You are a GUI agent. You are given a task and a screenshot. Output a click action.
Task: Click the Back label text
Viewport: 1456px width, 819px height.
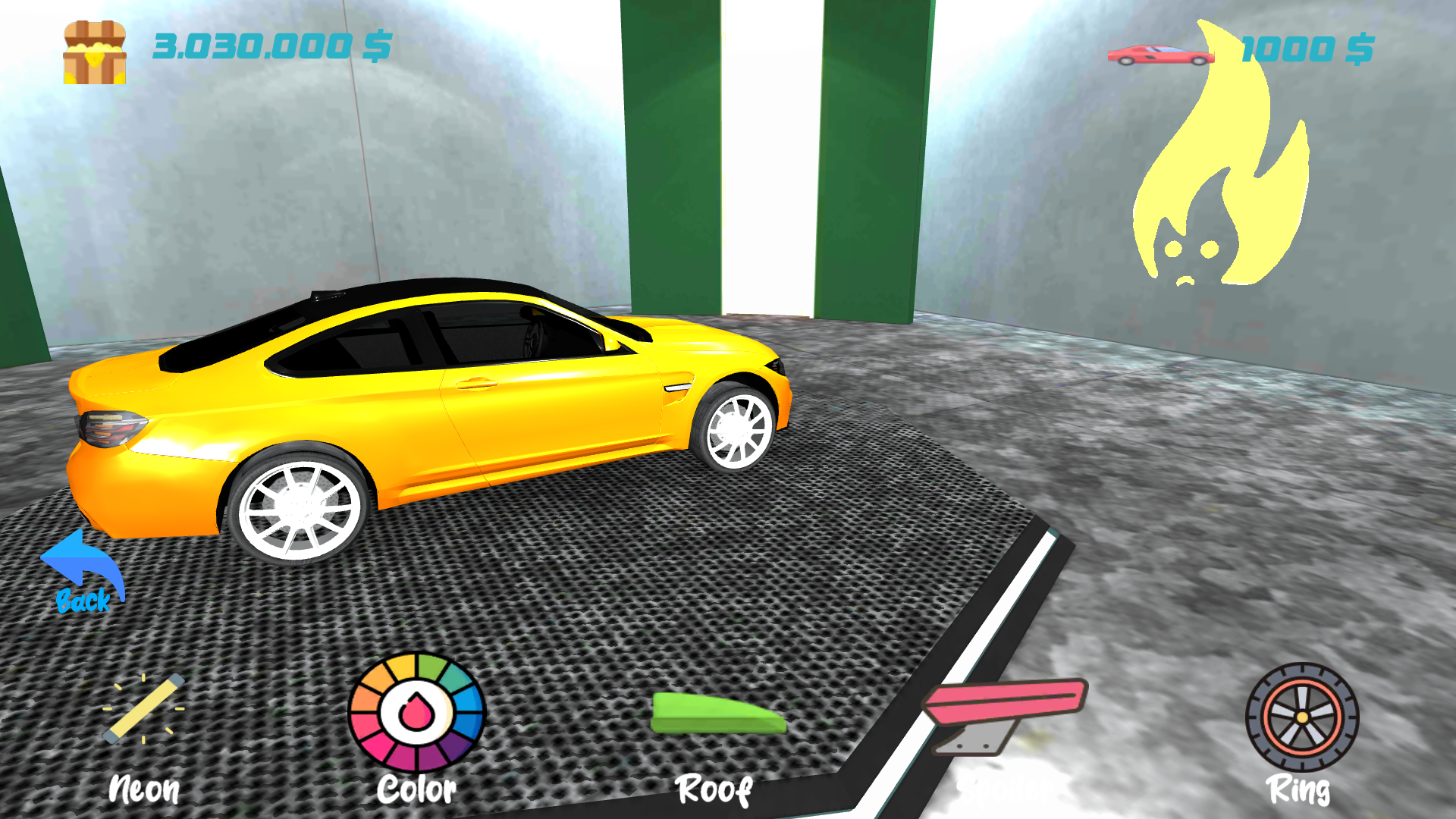pyautogui.click(x=83, y=603)
